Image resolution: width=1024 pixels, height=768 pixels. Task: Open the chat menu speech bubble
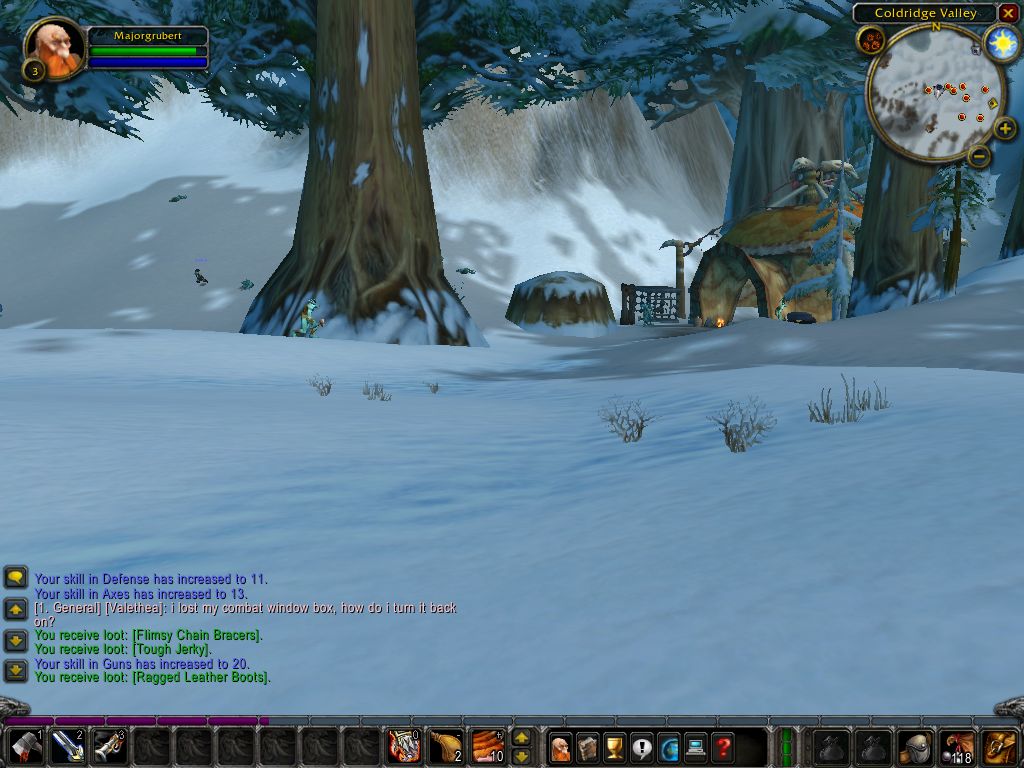point(15,577)
